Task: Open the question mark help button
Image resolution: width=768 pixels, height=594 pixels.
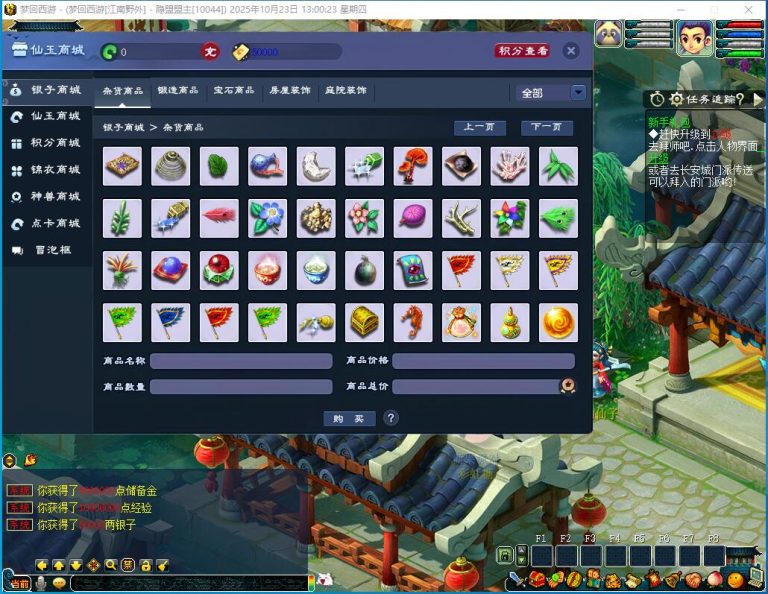Action: click(x=391, y=418)
